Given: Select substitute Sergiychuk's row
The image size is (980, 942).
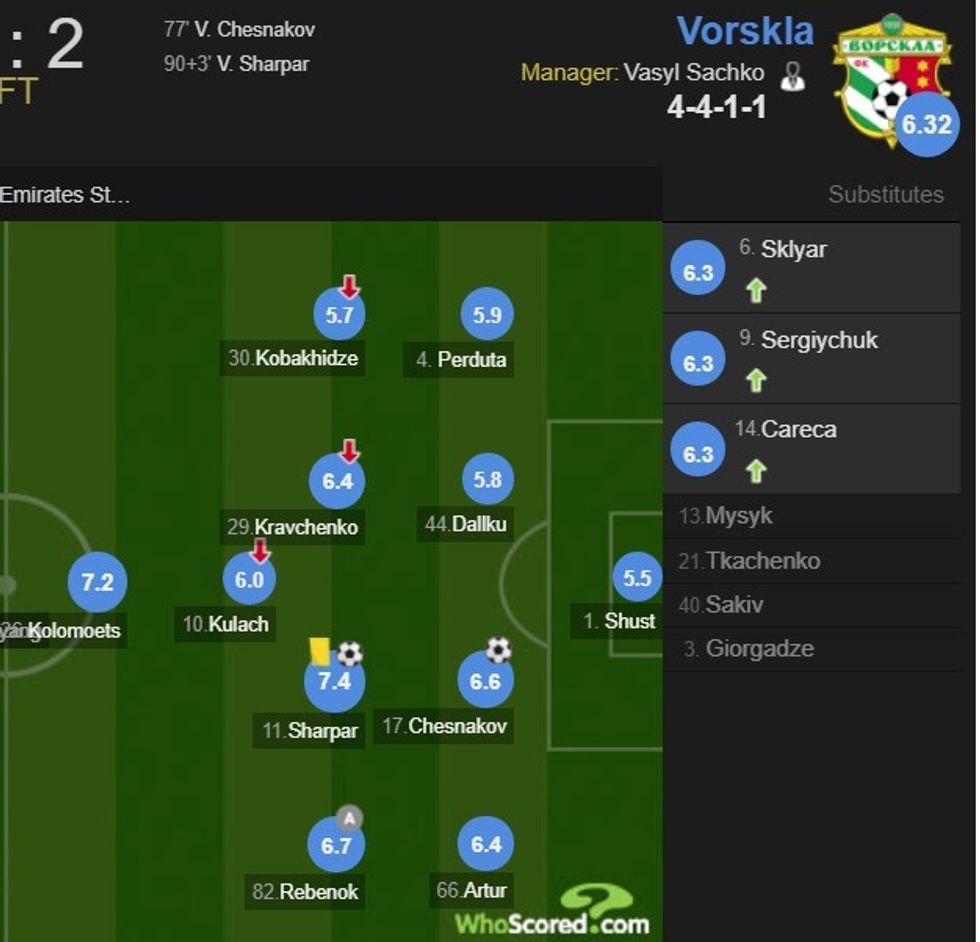Looking at the screenshot, I should pyautogui.click(x=811, y=359).
